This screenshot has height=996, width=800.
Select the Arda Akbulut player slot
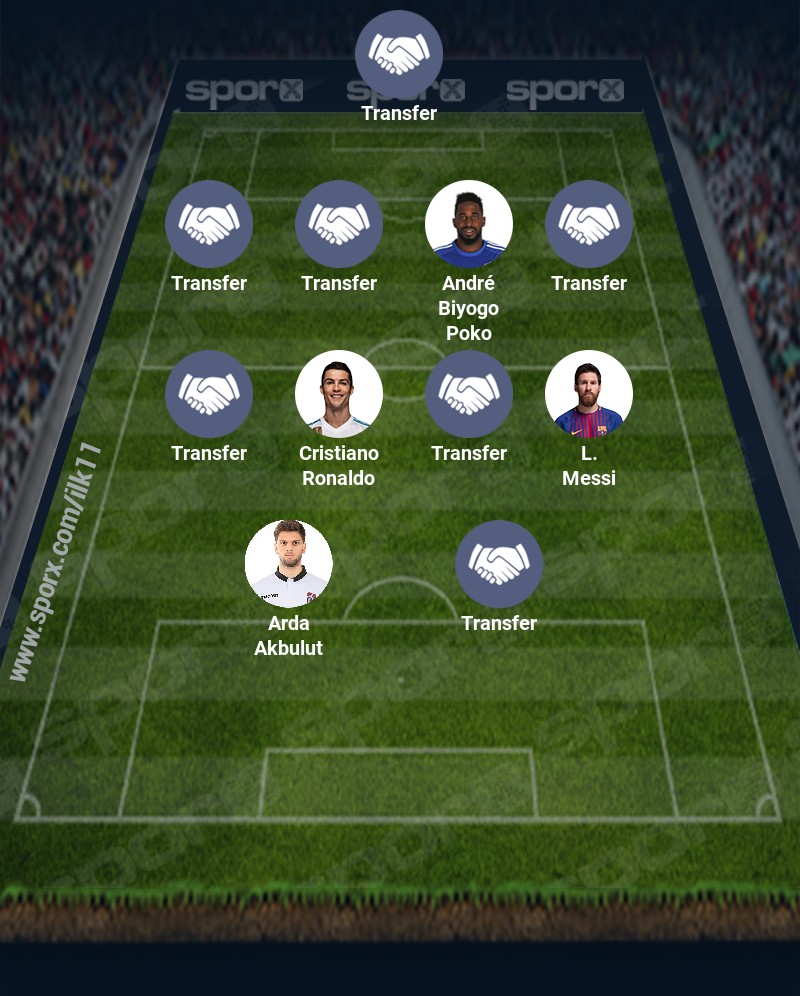[289, 564]
